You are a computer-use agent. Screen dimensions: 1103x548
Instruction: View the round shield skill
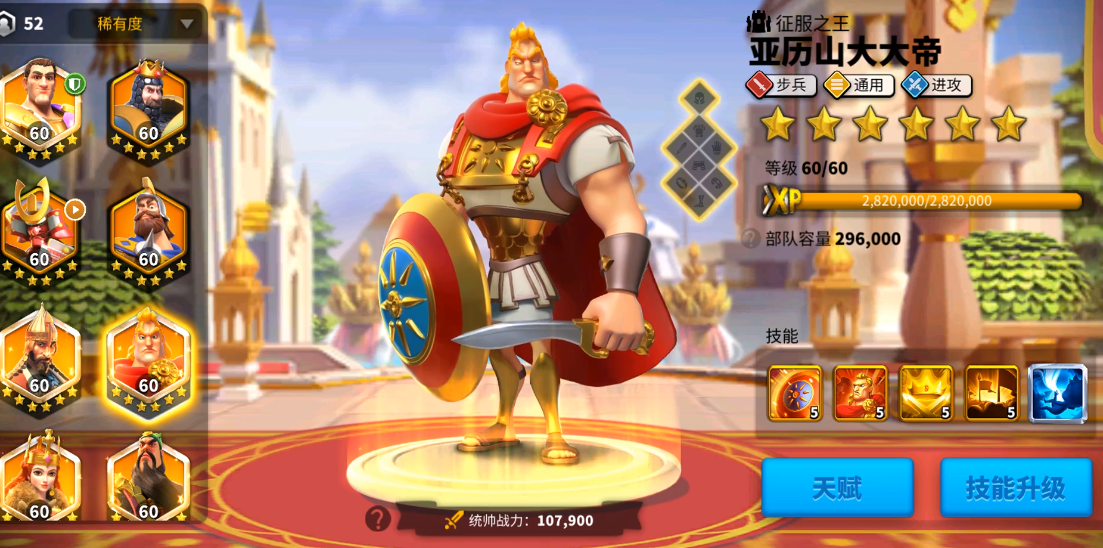[795, 393]
